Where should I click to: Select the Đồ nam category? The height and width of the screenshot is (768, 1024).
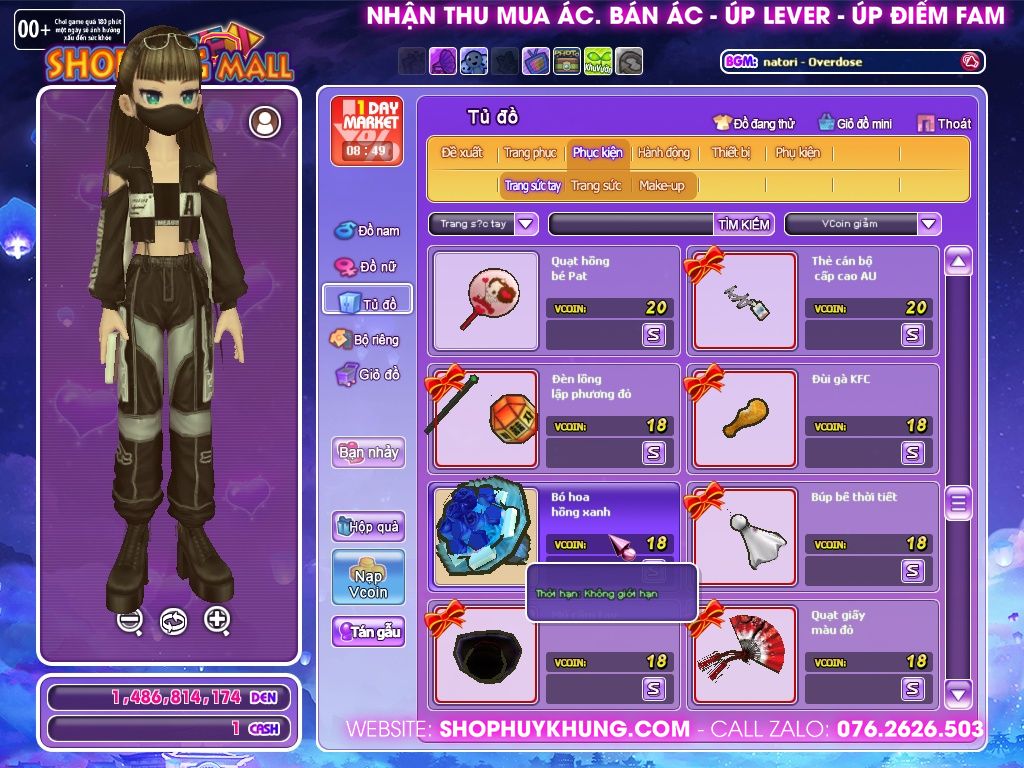pyautogui.click(x=367, y=231)
